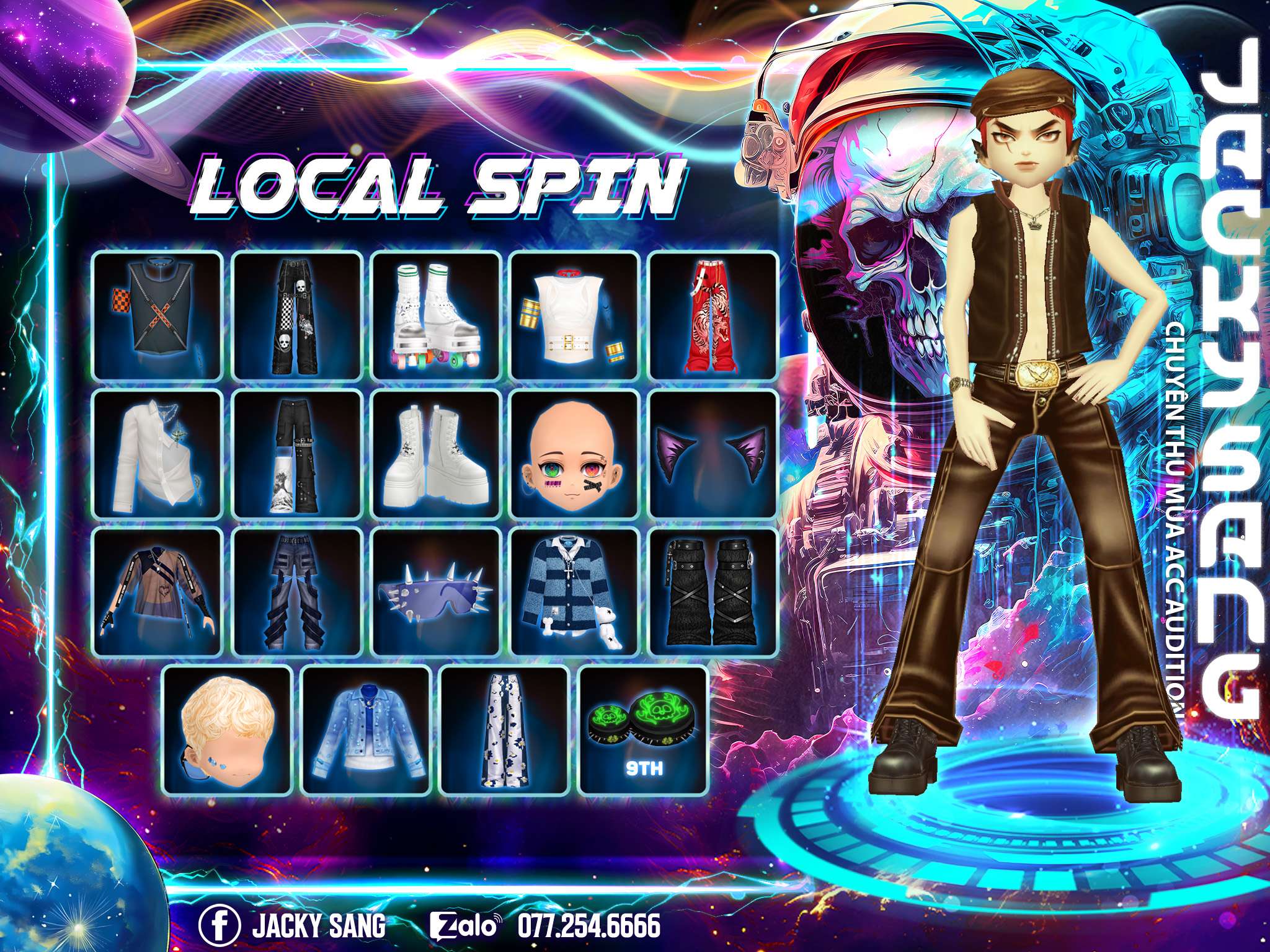Pick the white platform boots
Viewport: 1270px width, 952px height.
tap(436, 454)
